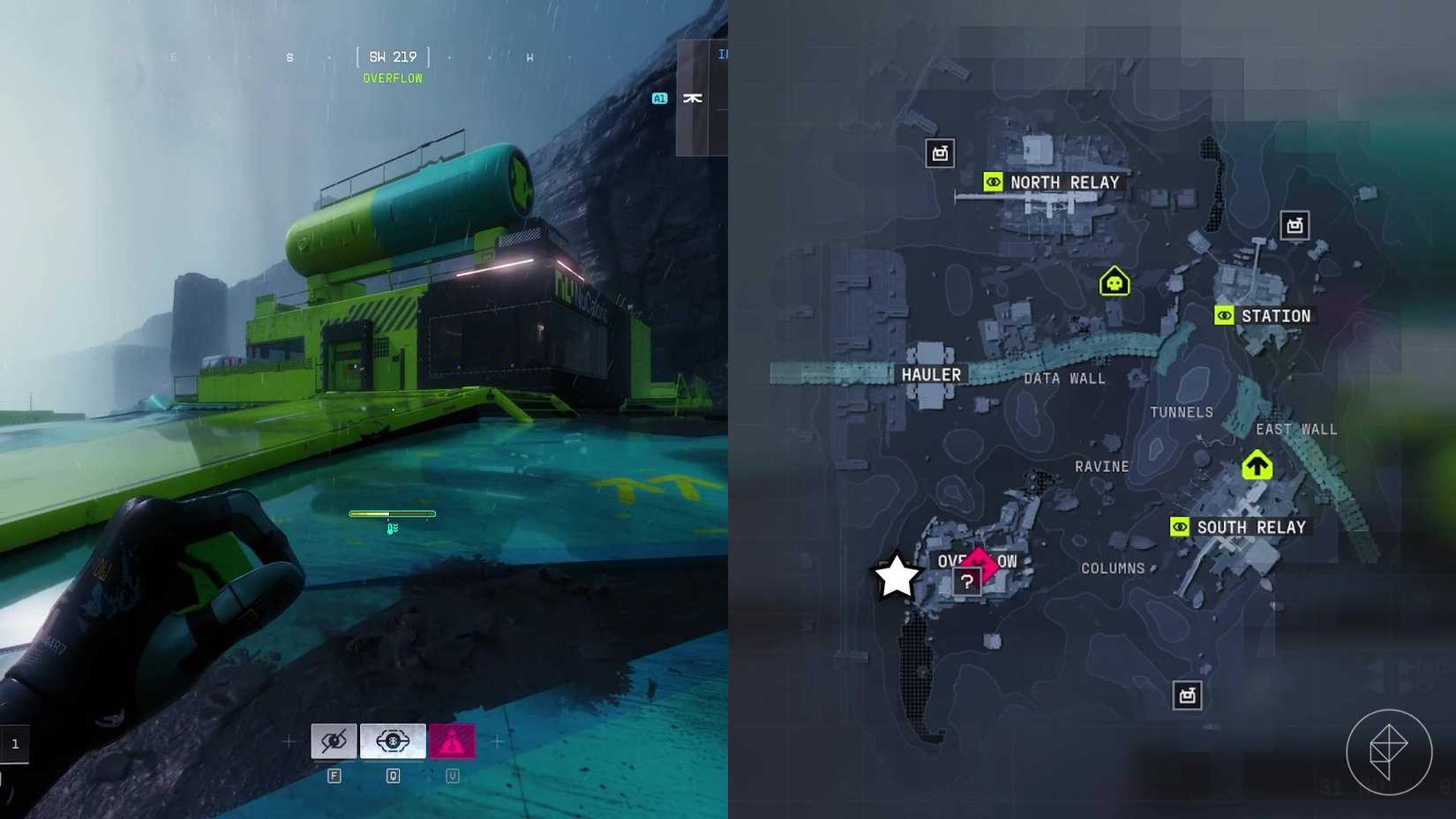Image resolution: width=1456 pixels, height=819 pixels.
Task: Click the SW 219 heading readout
Action: click(392, 56)
